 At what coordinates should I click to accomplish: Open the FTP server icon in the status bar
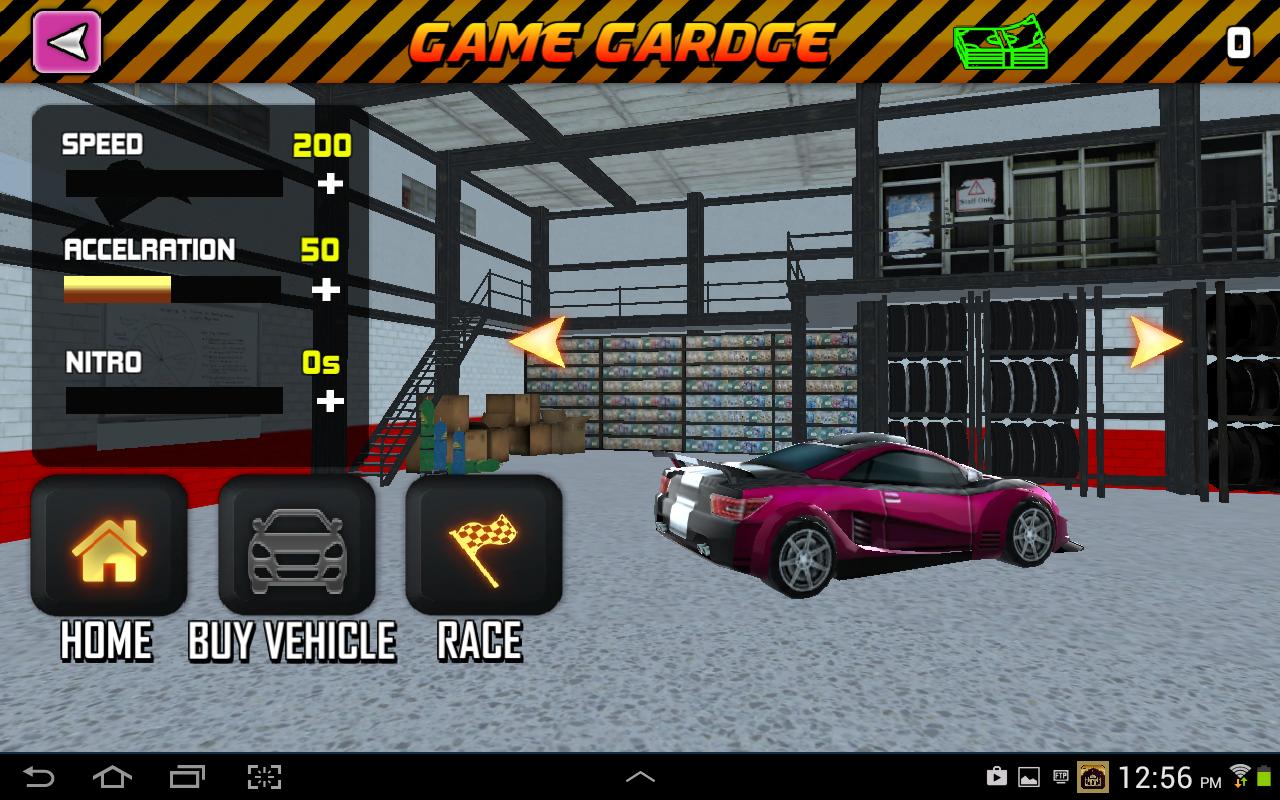1060,776
